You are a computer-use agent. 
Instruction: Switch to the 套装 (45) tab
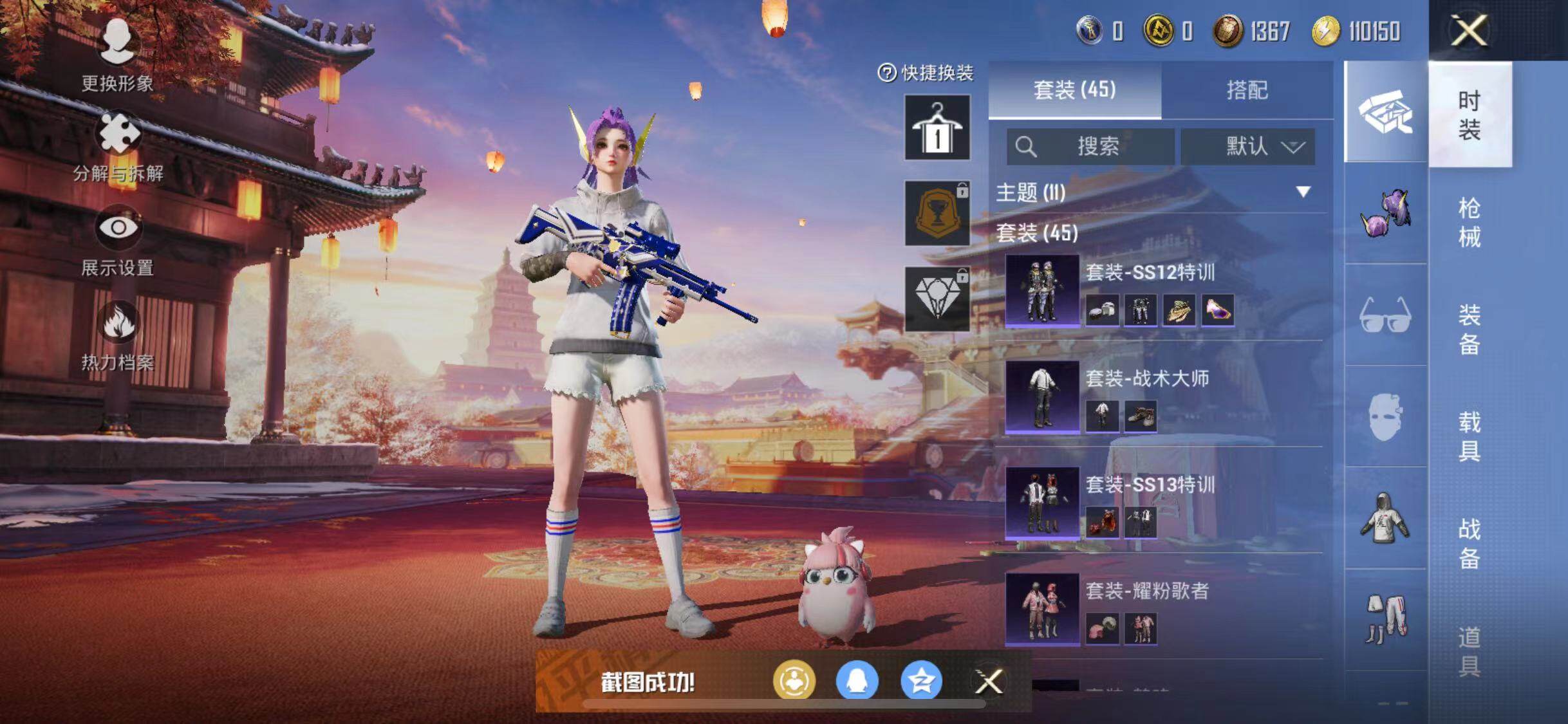(1074, 90)
